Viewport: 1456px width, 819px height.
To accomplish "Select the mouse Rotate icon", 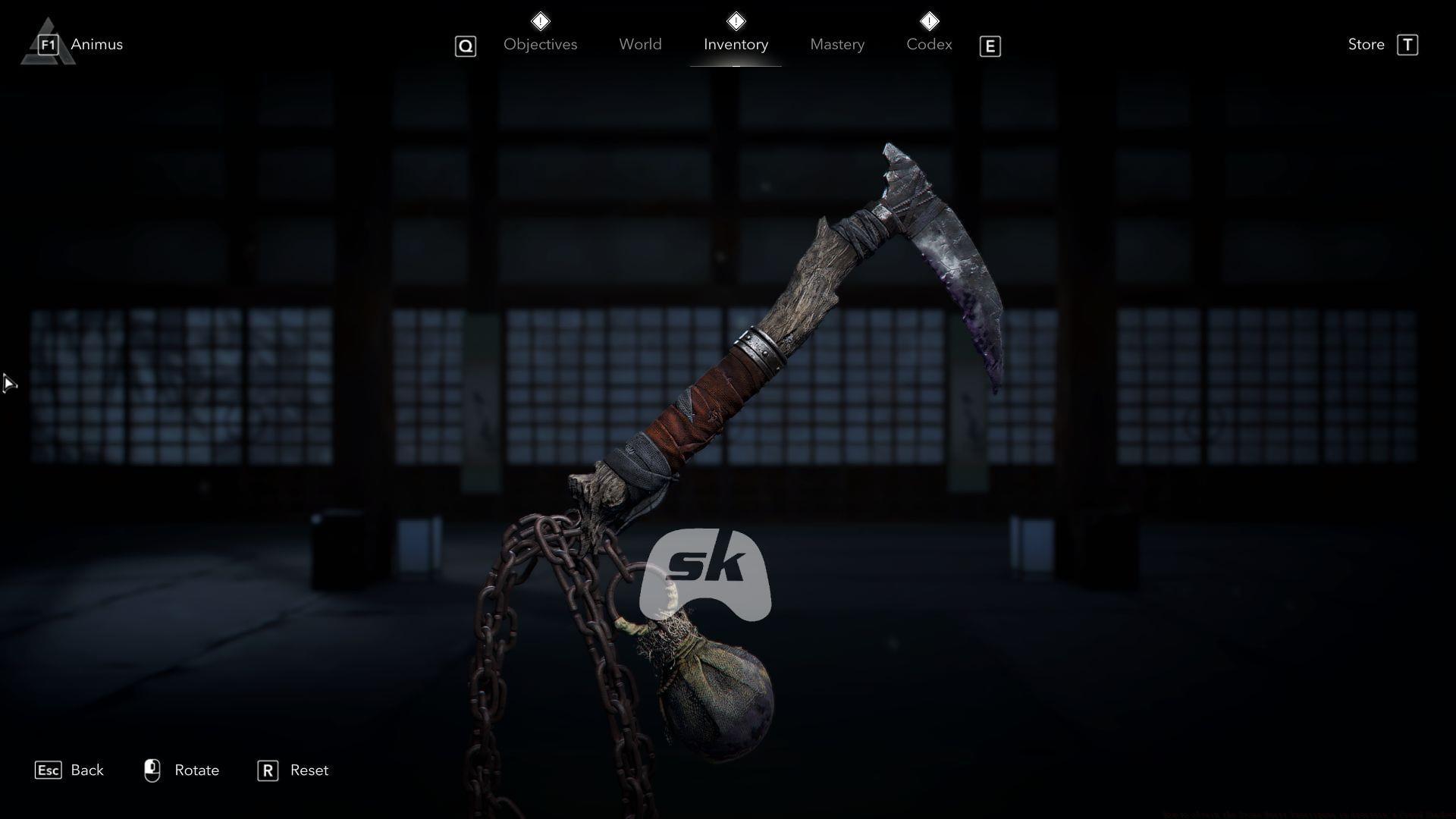I will click(x=152, y=770).
